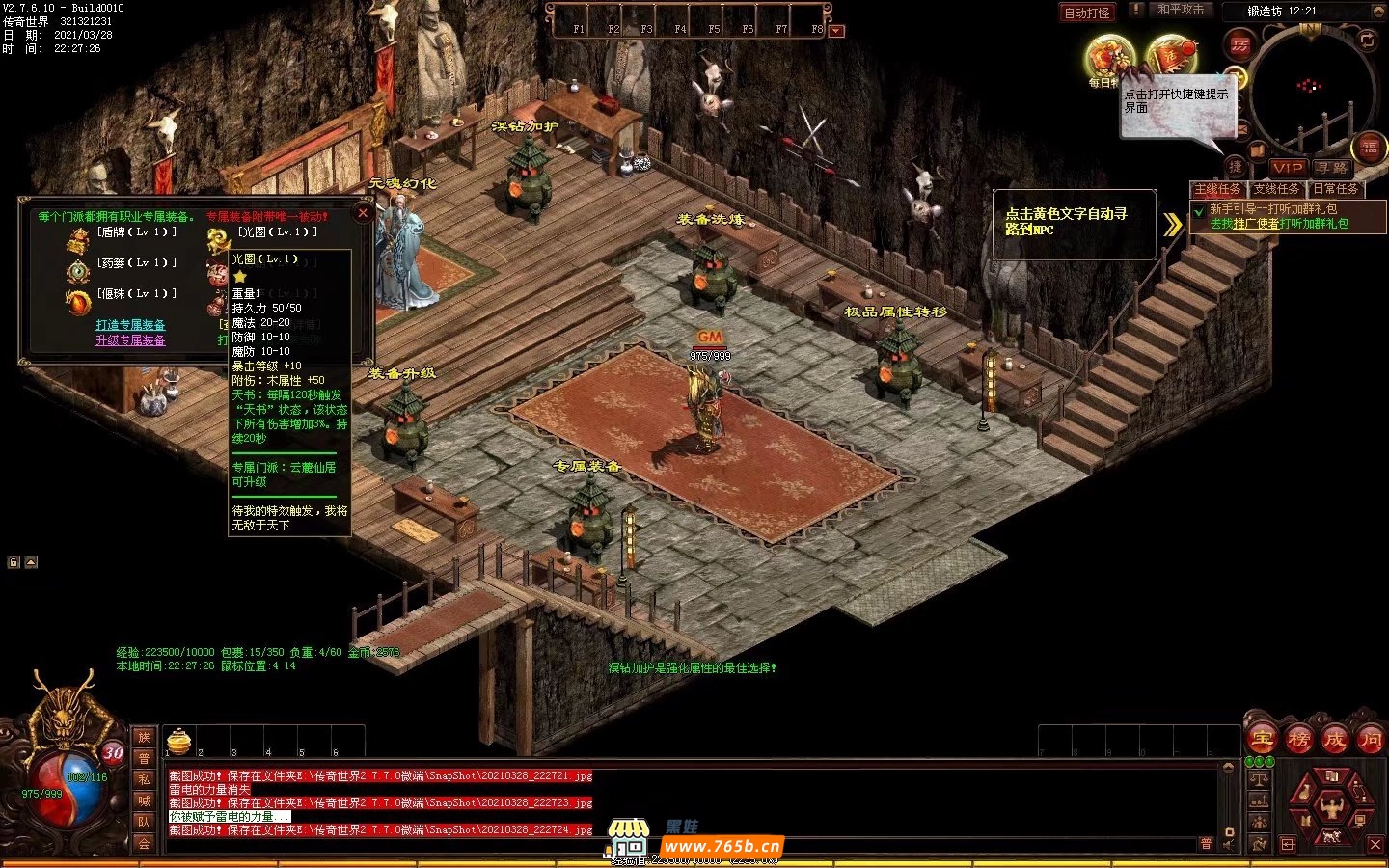This screenshot has height=868, width=1389.
Task: Show the 榜 rankings
Action: tap(1298, 741)
